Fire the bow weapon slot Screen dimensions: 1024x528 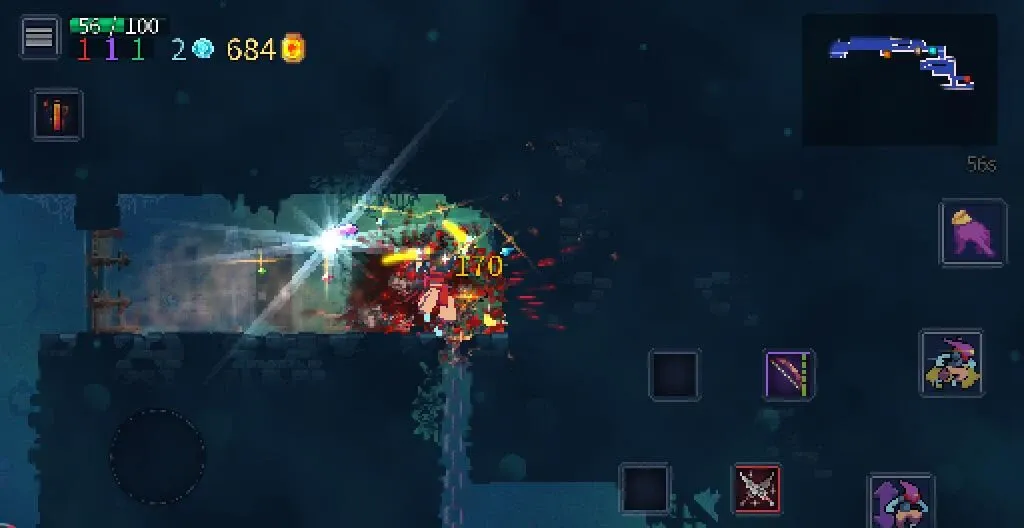[789, 376]
